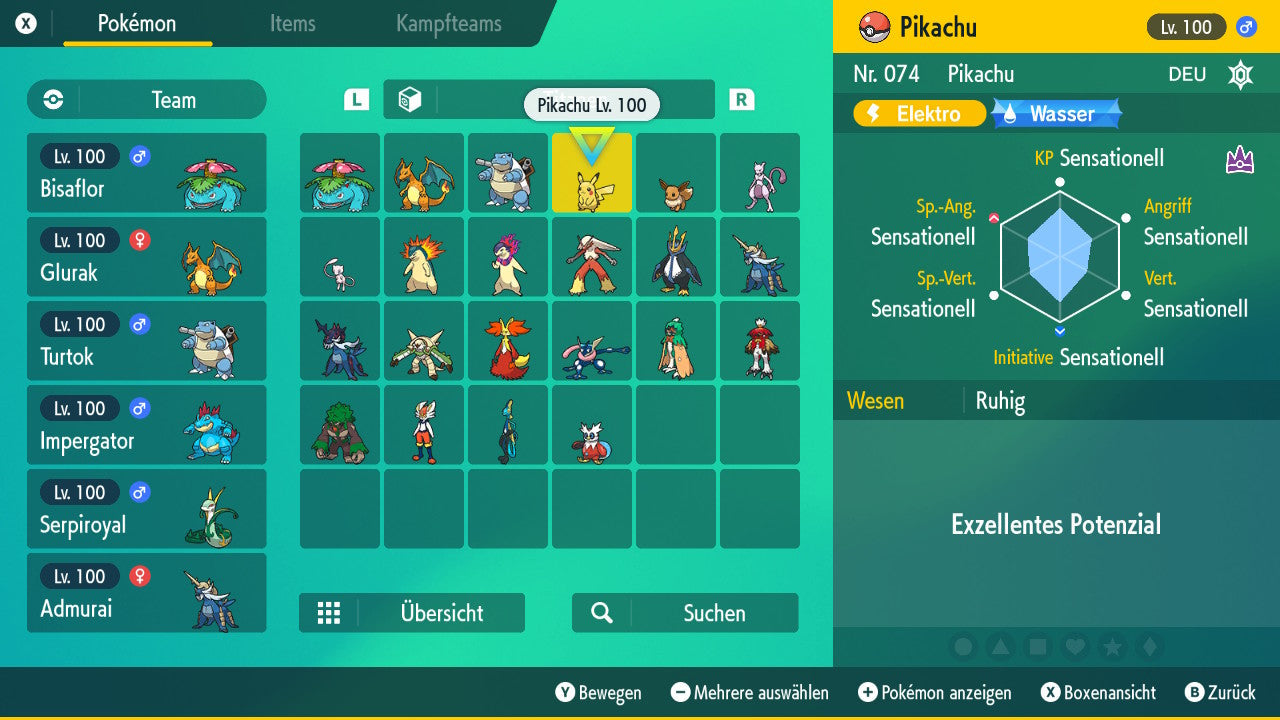Switch to the Items tab

coord(292,24)
